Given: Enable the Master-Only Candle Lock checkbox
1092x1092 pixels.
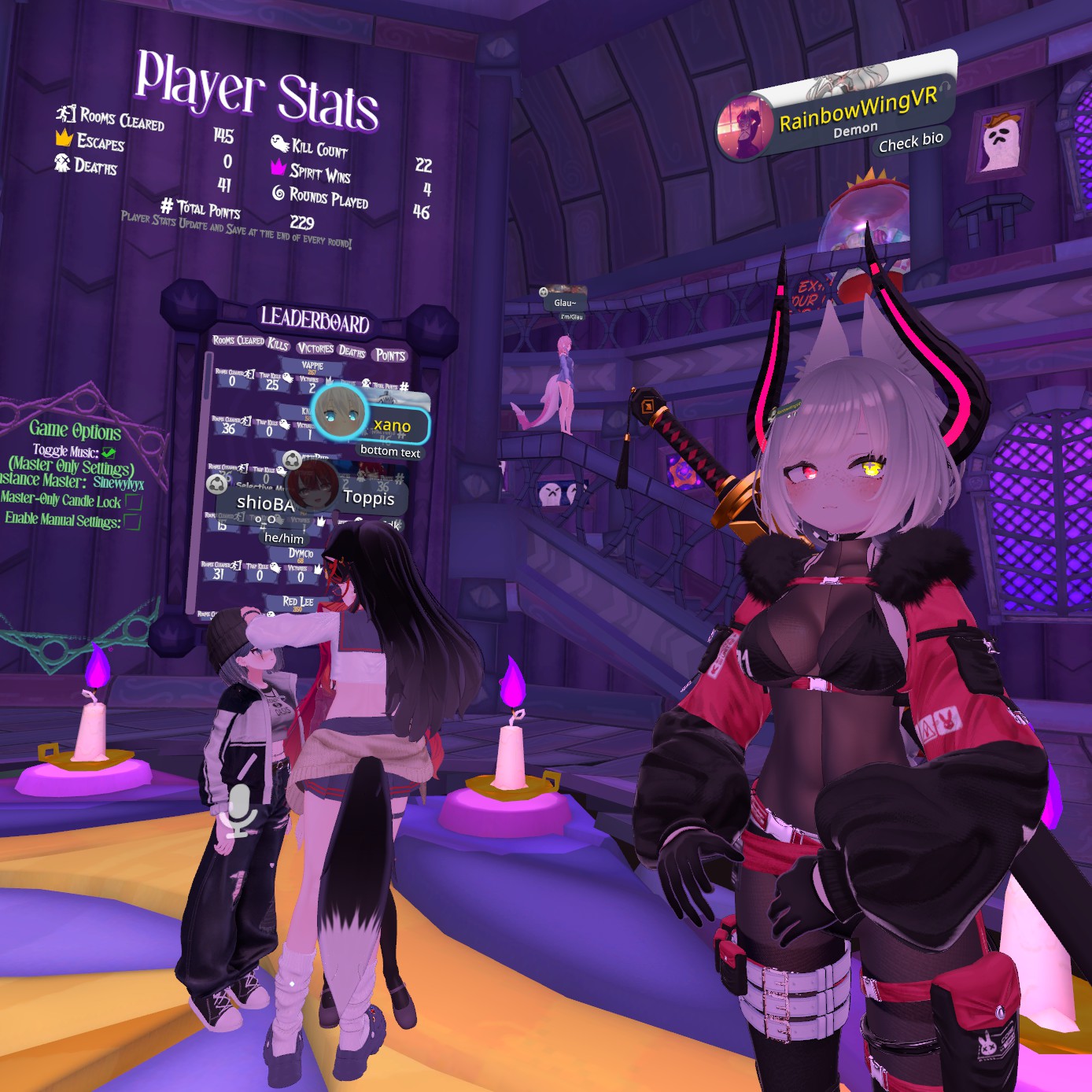Looking at the screenshot, I should (133, 501).
